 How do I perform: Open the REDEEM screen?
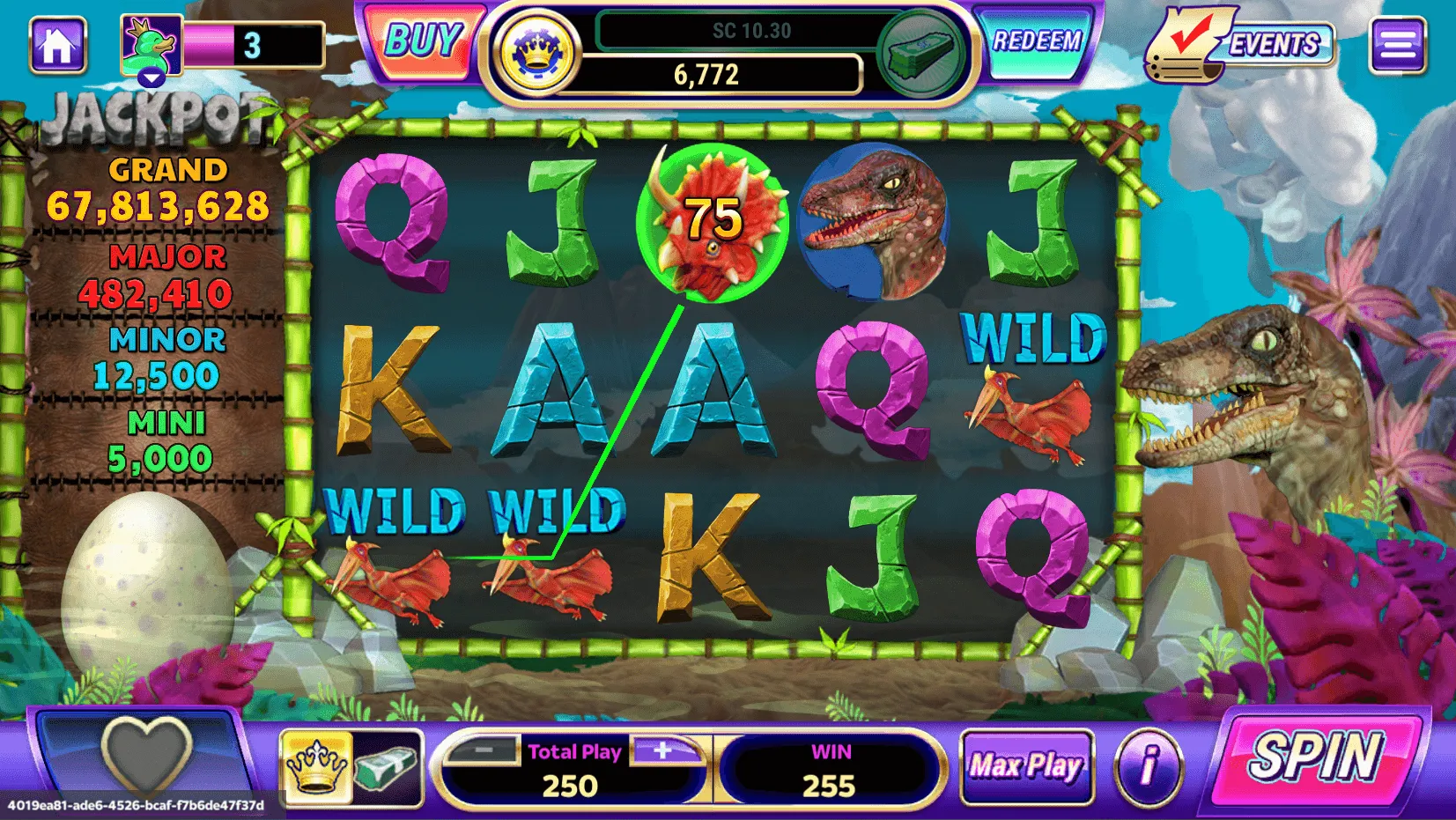(1037, 42)
